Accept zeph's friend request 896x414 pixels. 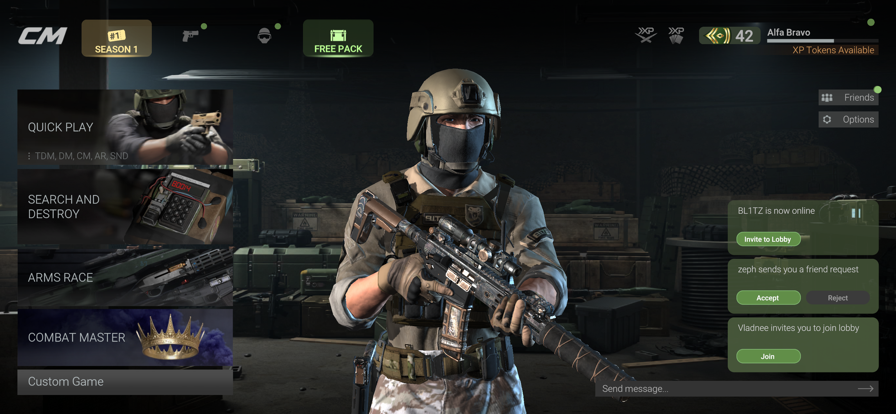(768, 297)
